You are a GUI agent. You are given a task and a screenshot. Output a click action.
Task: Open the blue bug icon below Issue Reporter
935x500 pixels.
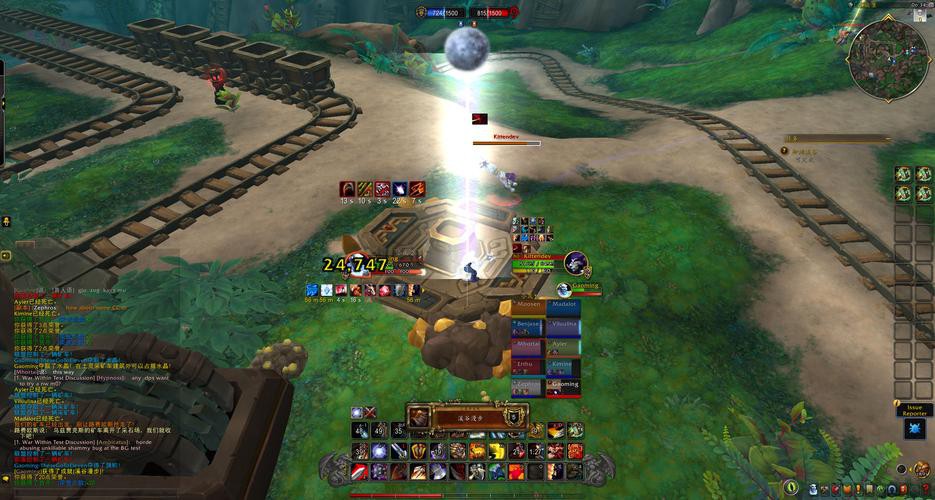click(914, 429)
